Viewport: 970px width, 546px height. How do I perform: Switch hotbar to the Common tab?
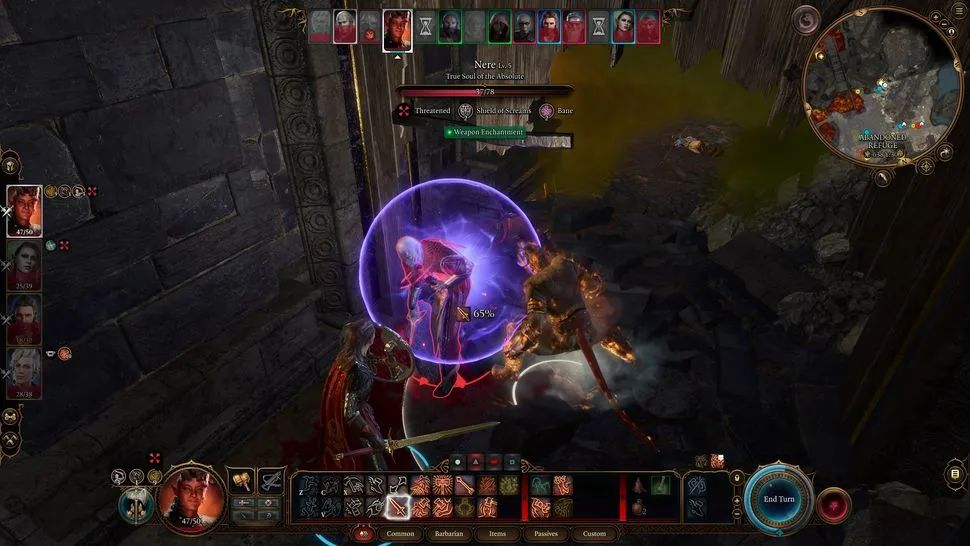click(x=400, y=533)
